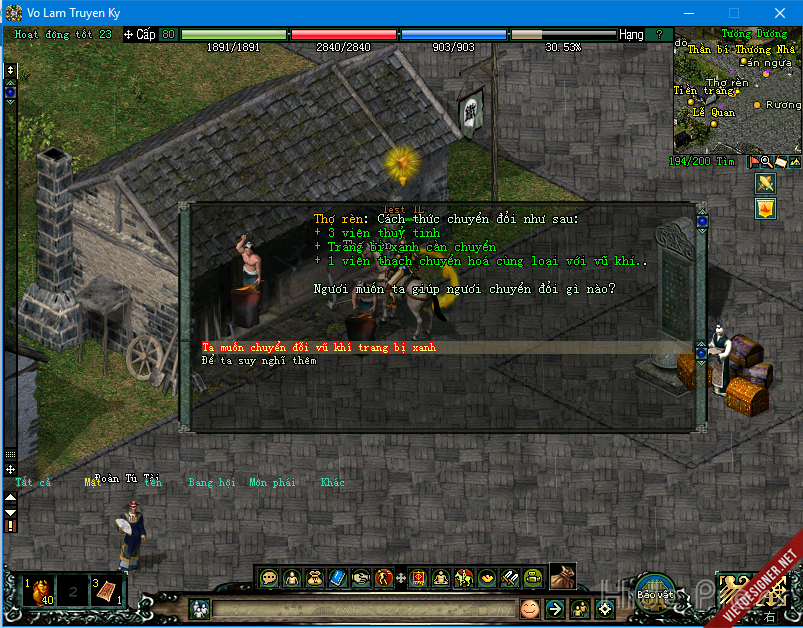The width and height of the screenshot is (803, 628).
Task: Click the magnifier icon under the minimap
Action: click(766, 161)
